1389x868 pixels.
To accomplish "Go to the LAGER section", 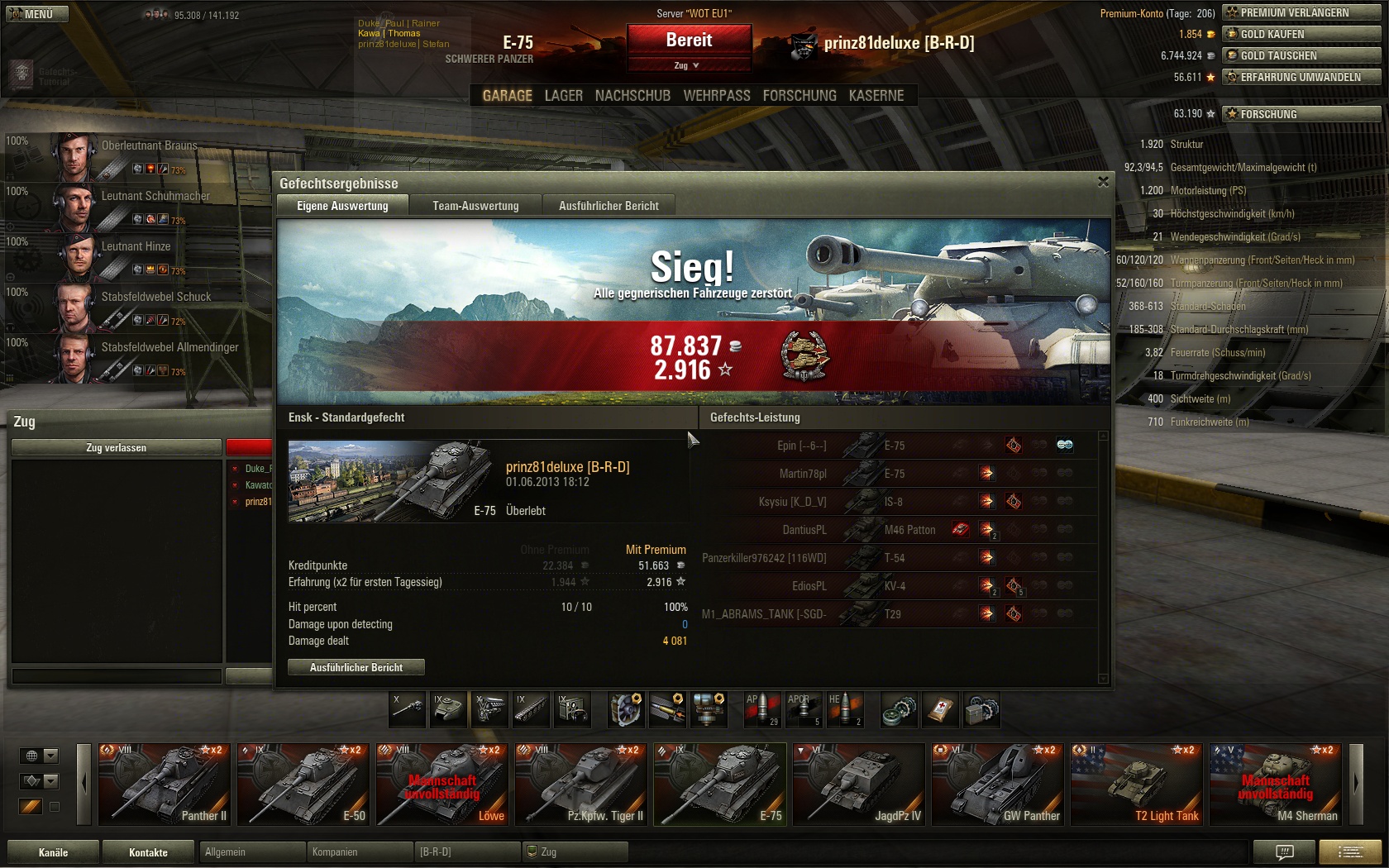I will click(563, 96).
